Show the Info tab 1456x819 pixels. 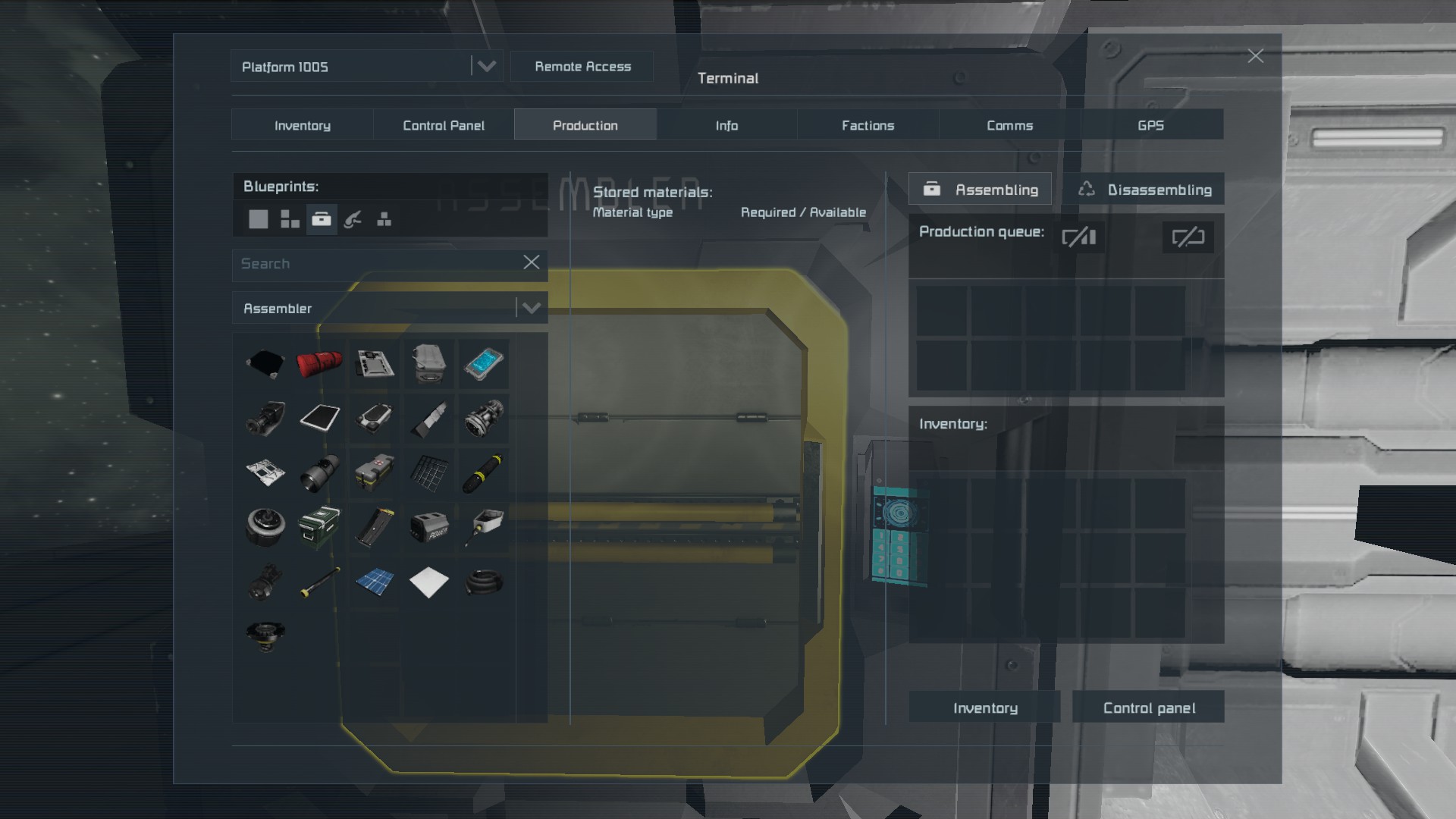pyautogui.click(x=726, y=125)
